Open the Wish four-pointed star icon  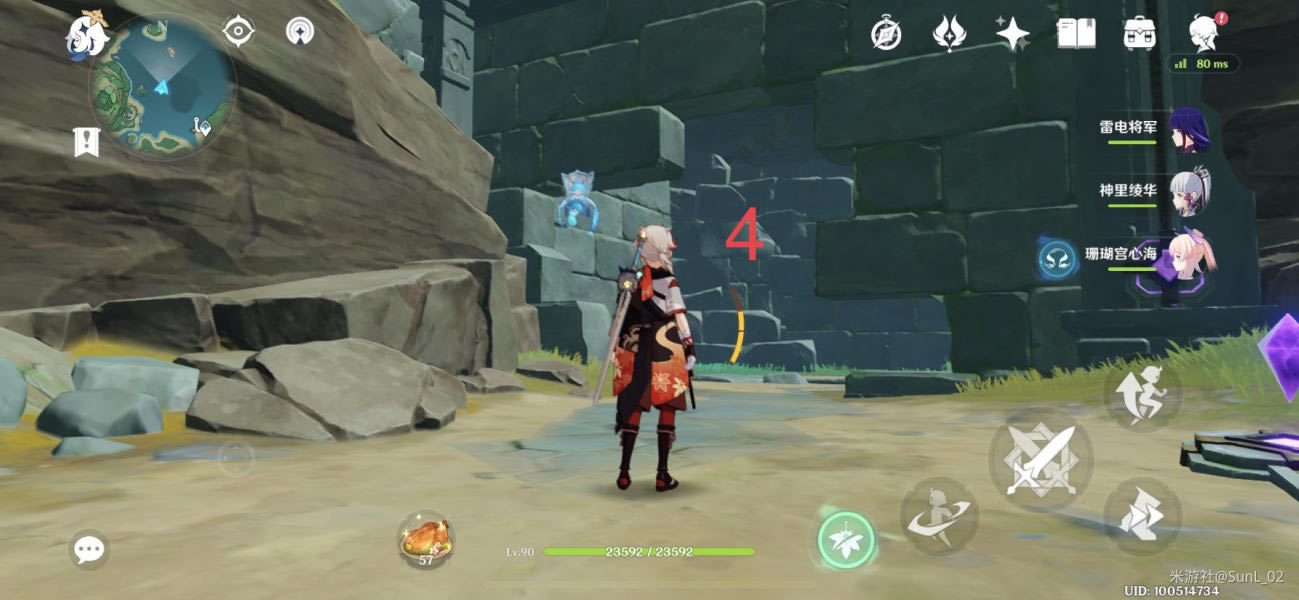1012,34
